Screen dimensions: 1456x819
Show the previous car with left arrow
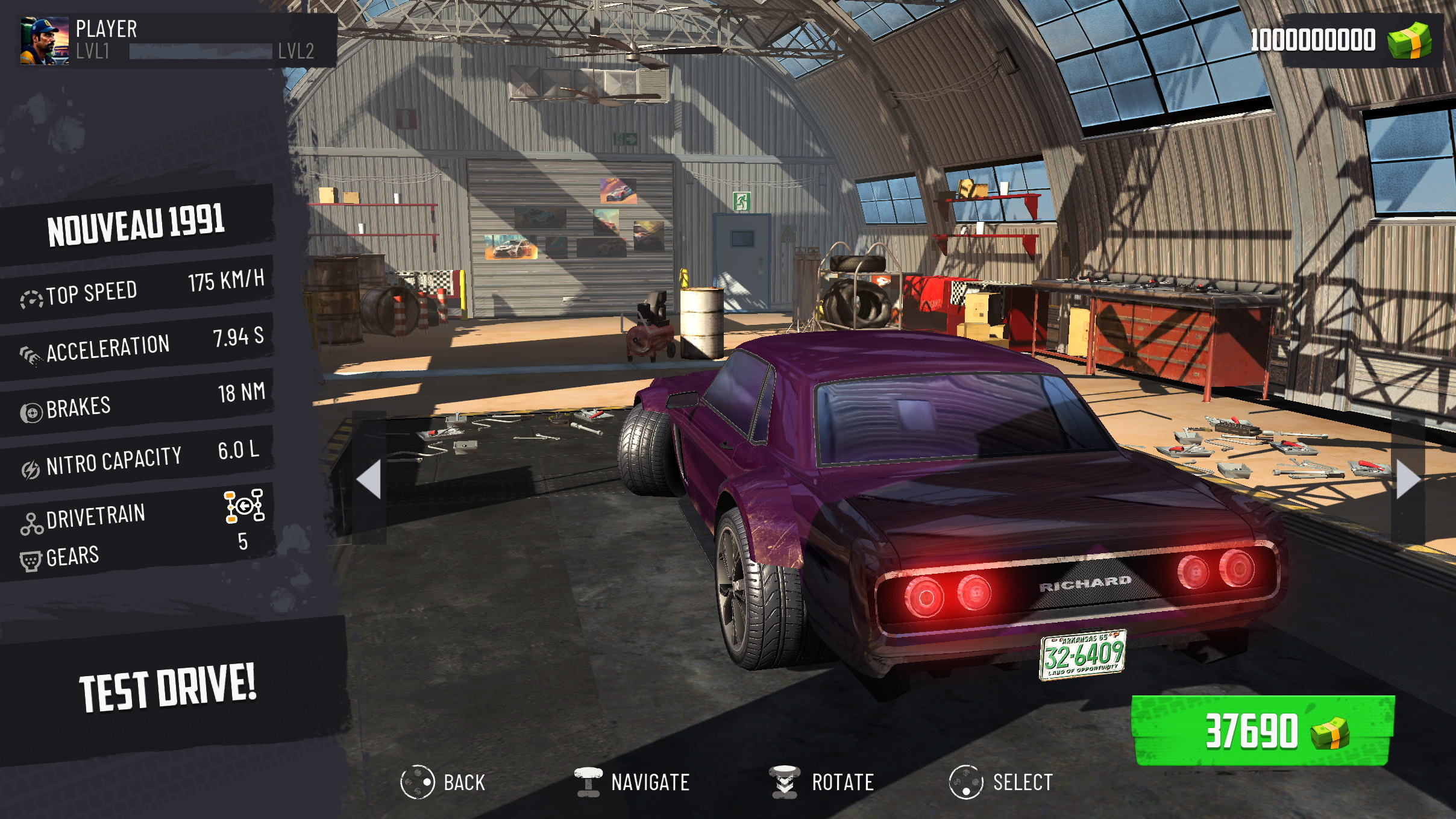[x=369, y=479]
